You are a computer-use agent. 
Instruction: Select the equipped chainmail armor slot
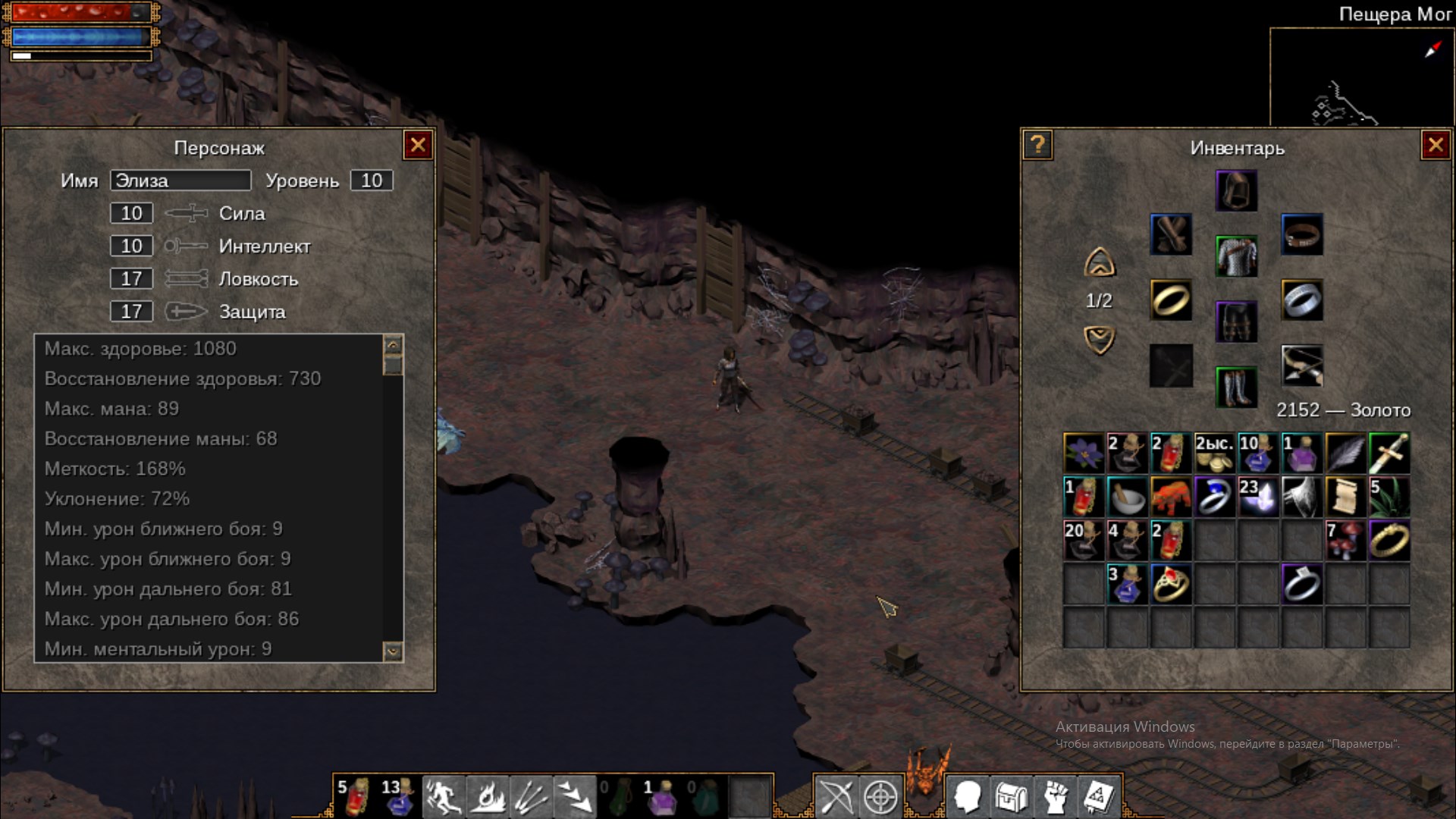(1236, 256)
